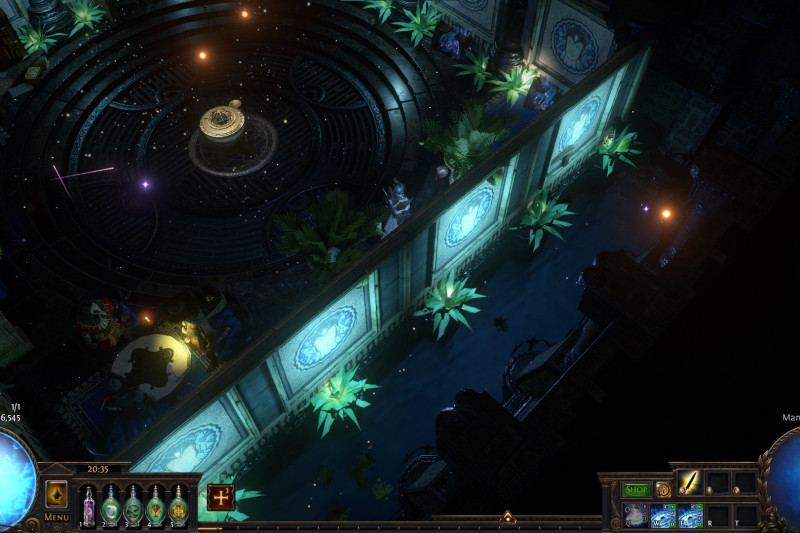Click the small arrow on the bottom bar
This screenshot has height=533, width=800.
click(508, 518)
